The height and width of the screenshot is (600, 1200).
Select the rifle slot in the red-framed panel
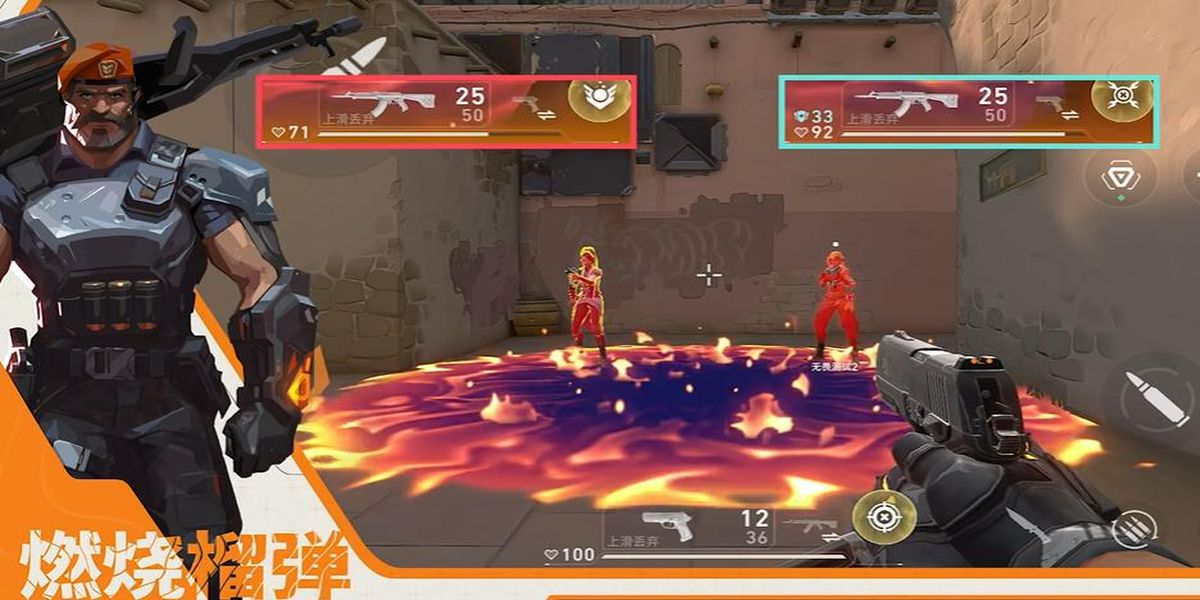click(x=384, y=101)
